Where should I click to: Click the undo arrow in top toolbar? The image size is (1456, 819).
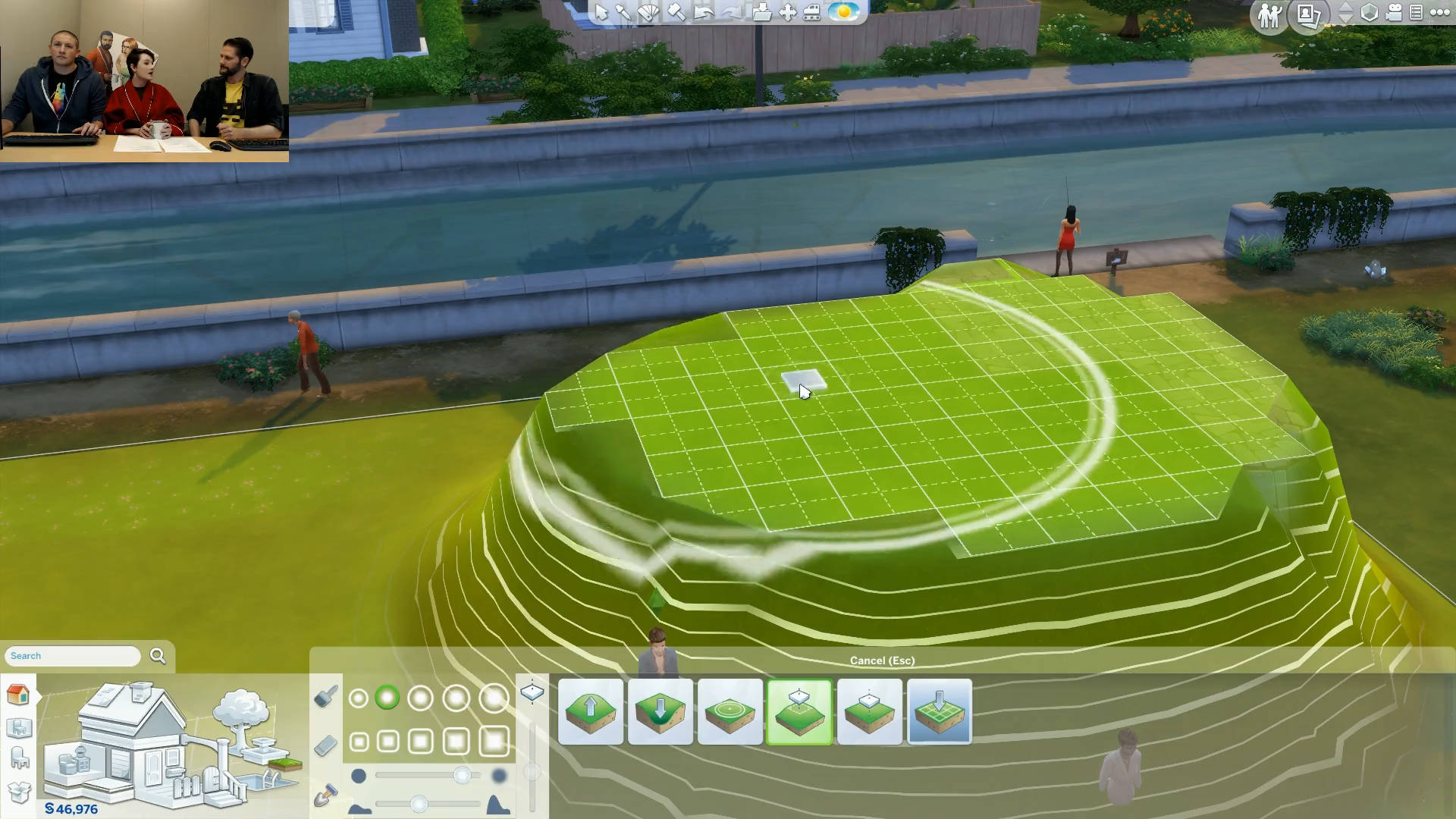[x=703, y=12]
